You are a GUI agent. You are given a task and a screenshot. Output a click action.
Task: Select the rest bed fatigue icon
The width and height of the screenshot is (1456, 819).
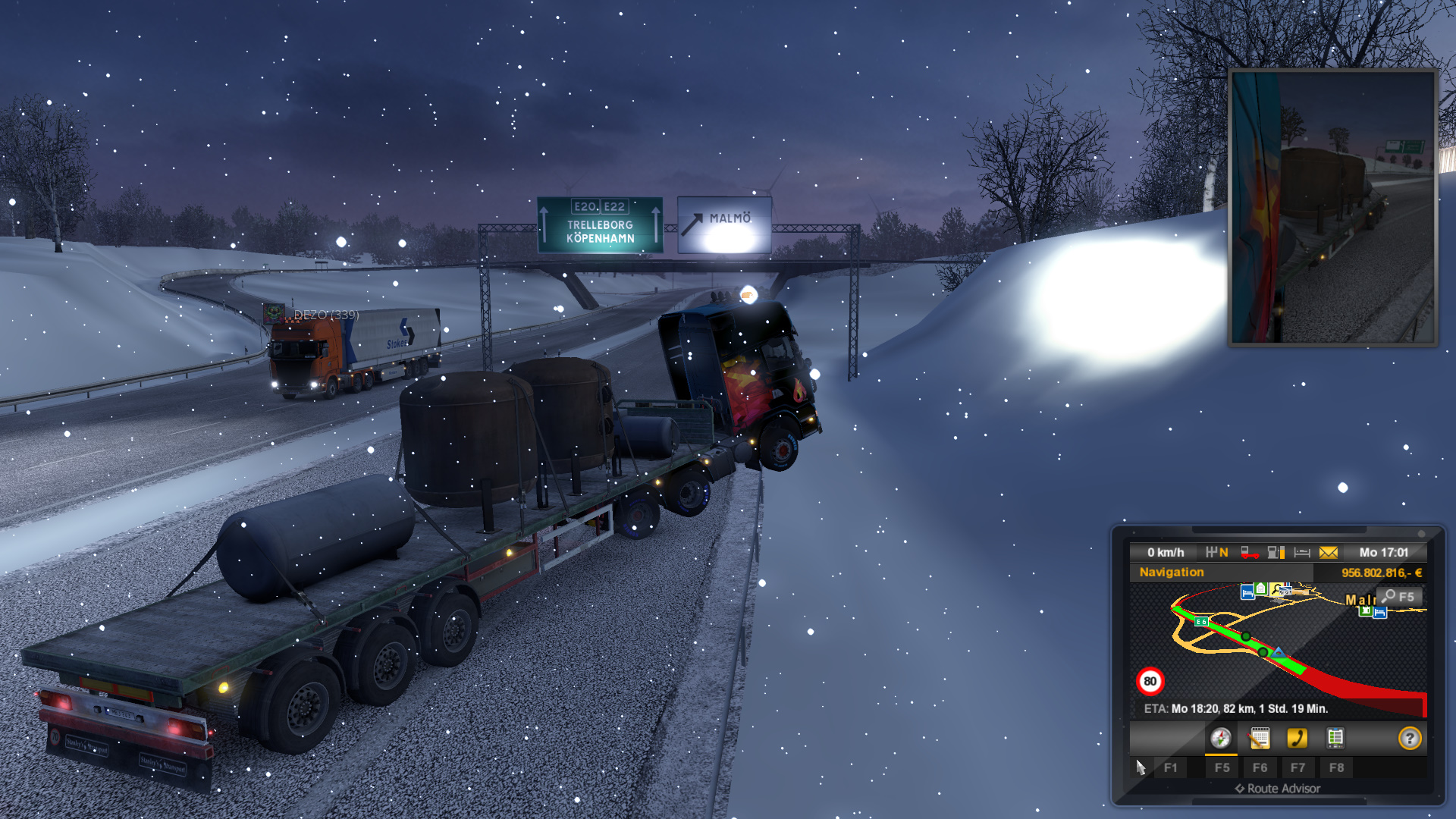point(1302,553)
